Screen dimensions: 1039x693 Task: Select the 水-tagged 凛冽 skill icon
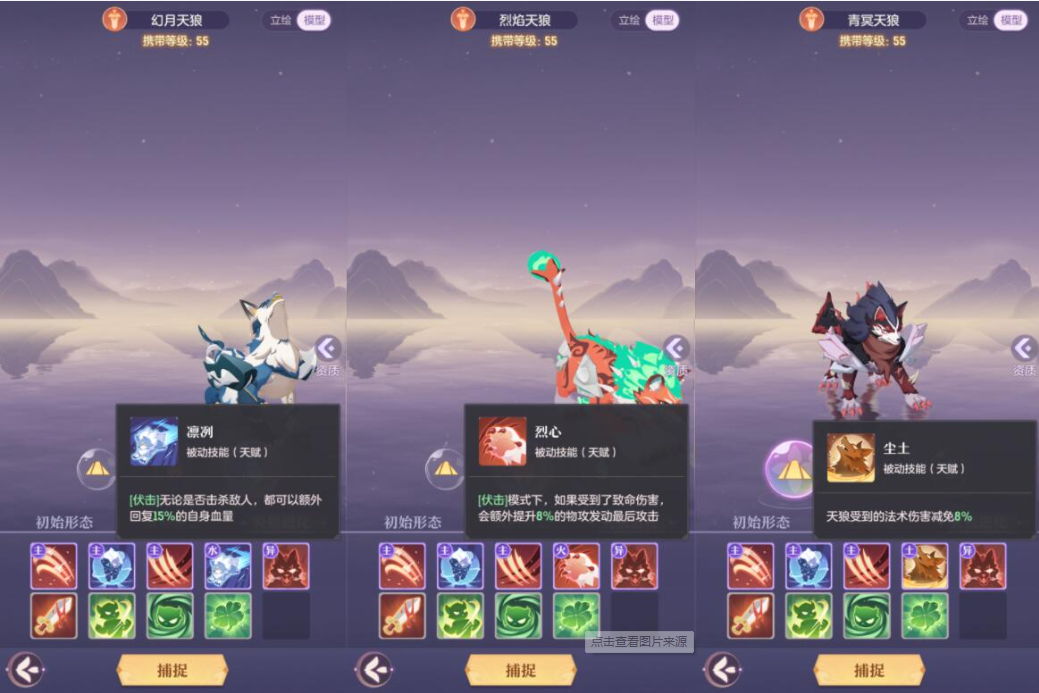coord(228,566)
